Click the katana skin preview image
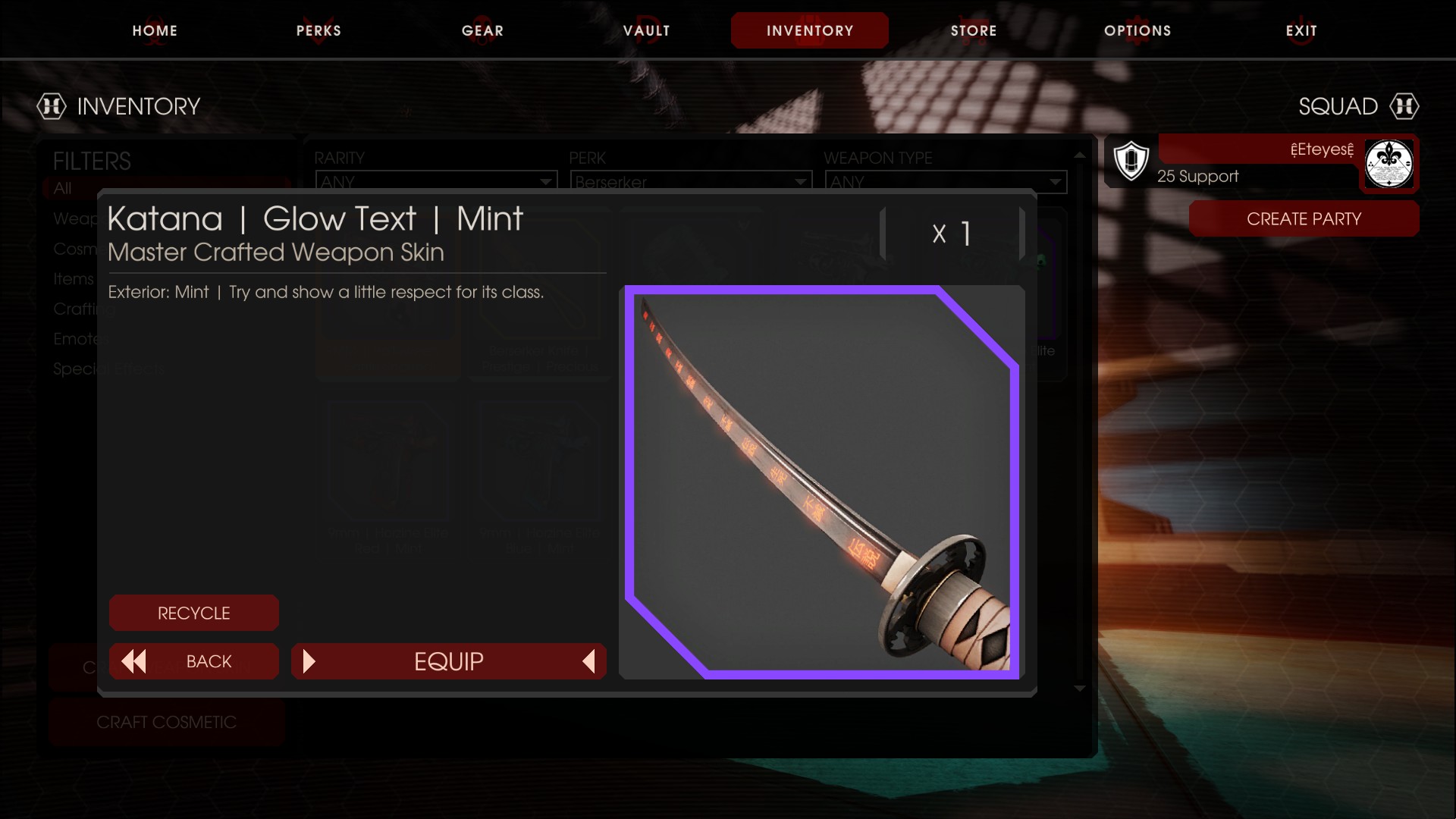The width and height of the screenshot is (1456, 819). pyautogui.click(x=821, y=482)
